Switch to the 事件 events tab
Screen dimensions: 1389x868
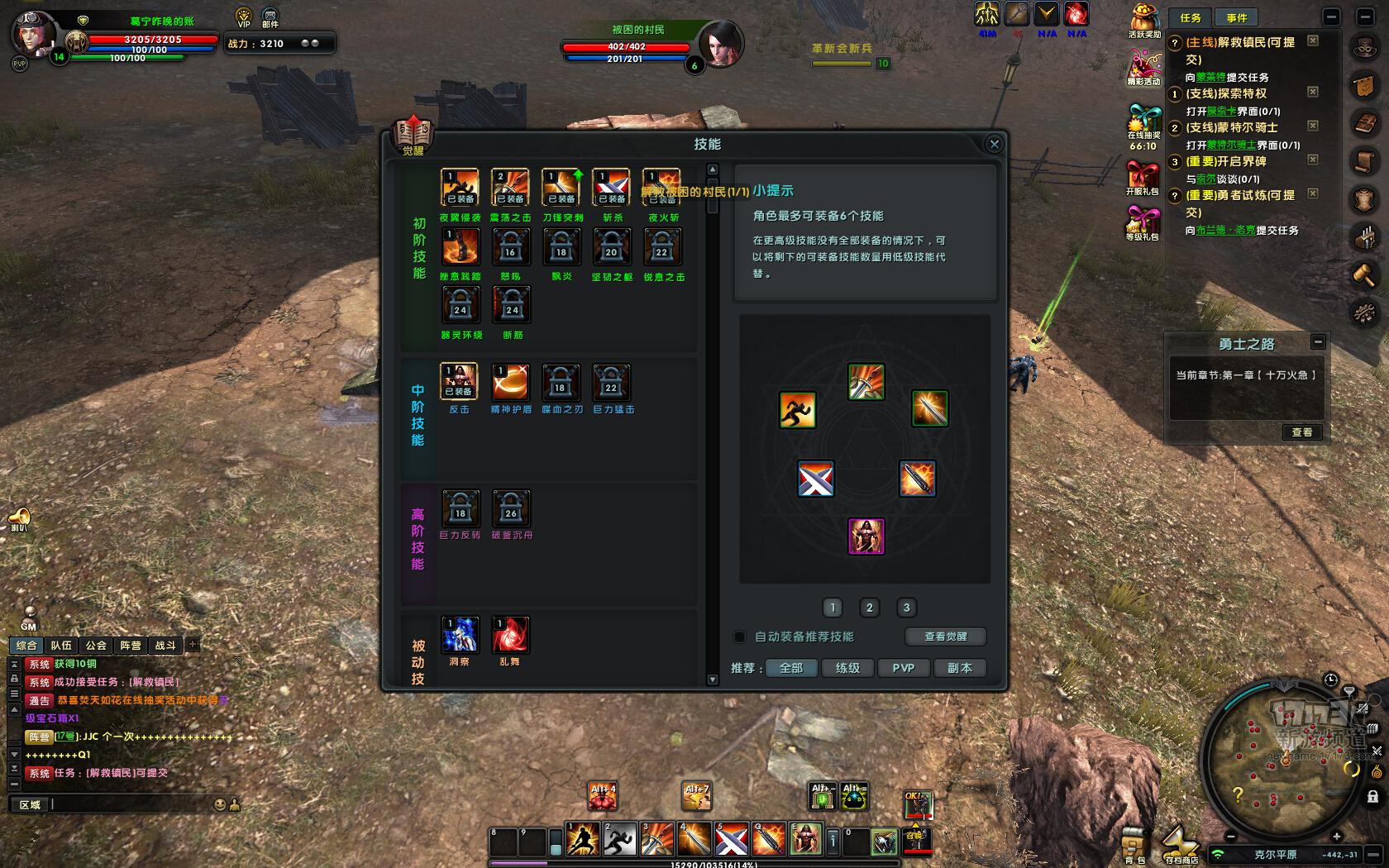tap(1236, 17)
